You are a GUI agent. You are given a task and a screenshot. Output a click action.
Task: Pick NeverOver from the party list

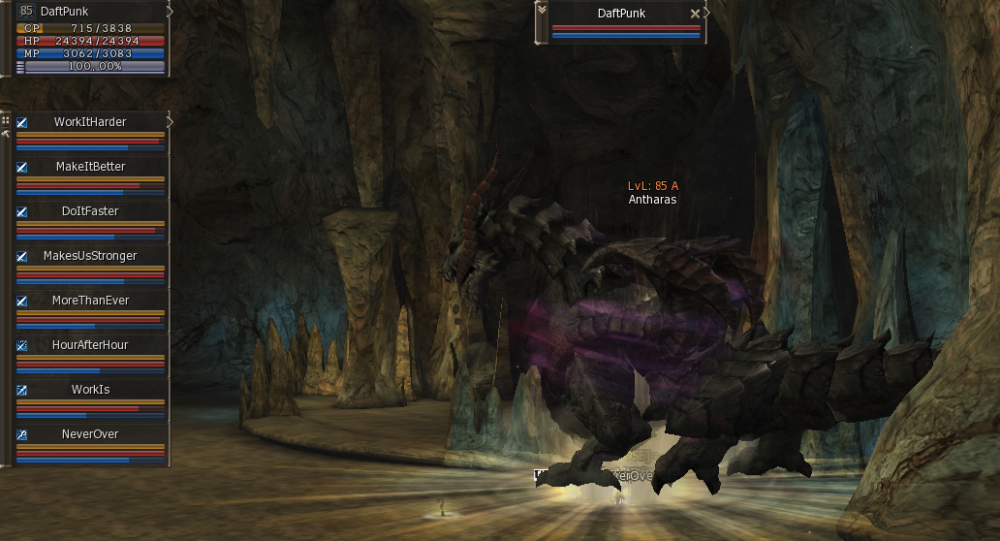(90, 434)
